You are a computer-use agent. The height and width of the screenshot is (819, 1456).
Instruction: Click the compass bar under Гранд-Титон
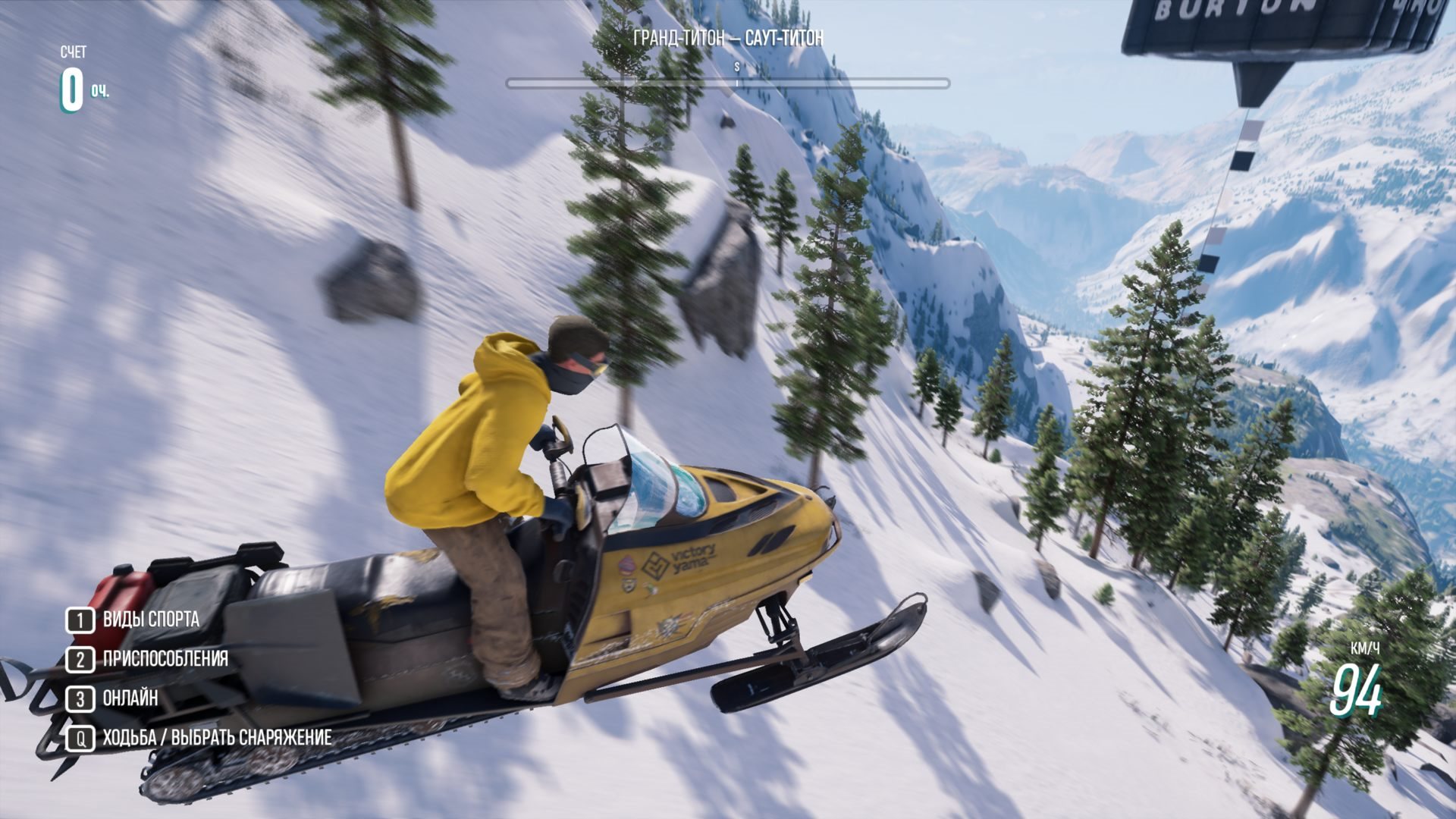point(727,83)
